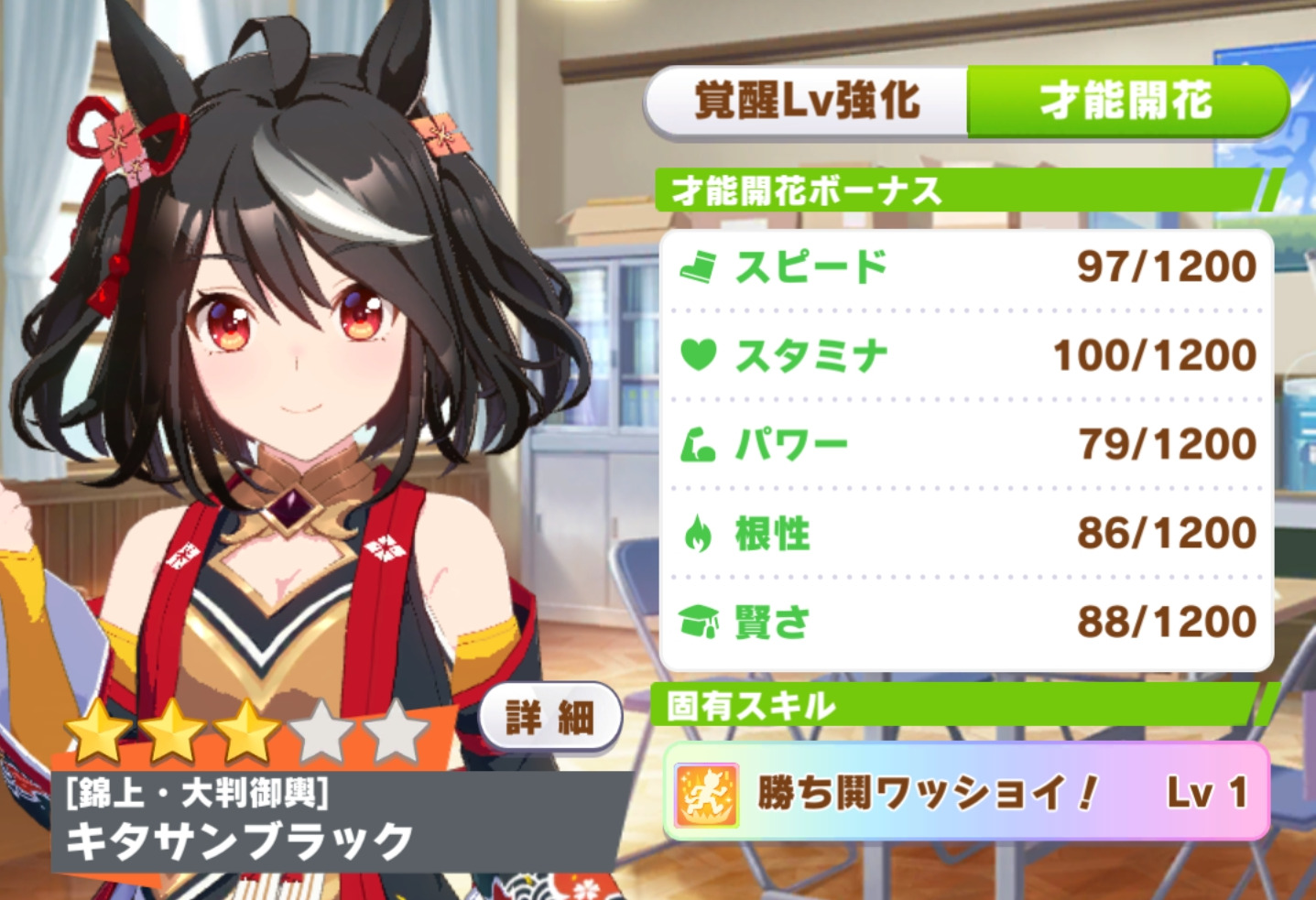Screen dimensions: 1316x900
Task: Click the Stamina heart icon
Action: click(698, 352)
